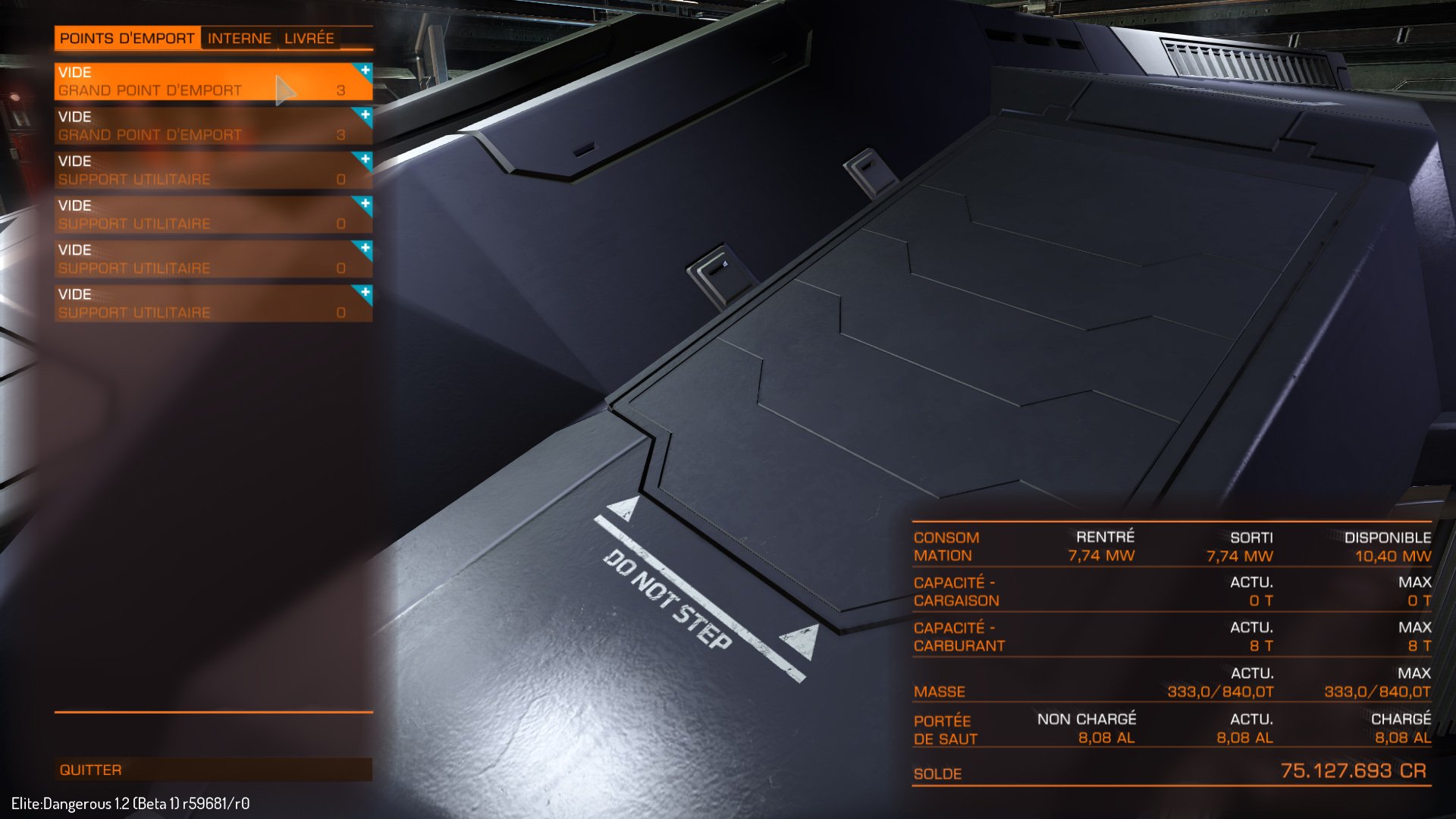Viewport: 1456px width, 819px height.
Task: Open the Interne tab
Action: point(239,39)
